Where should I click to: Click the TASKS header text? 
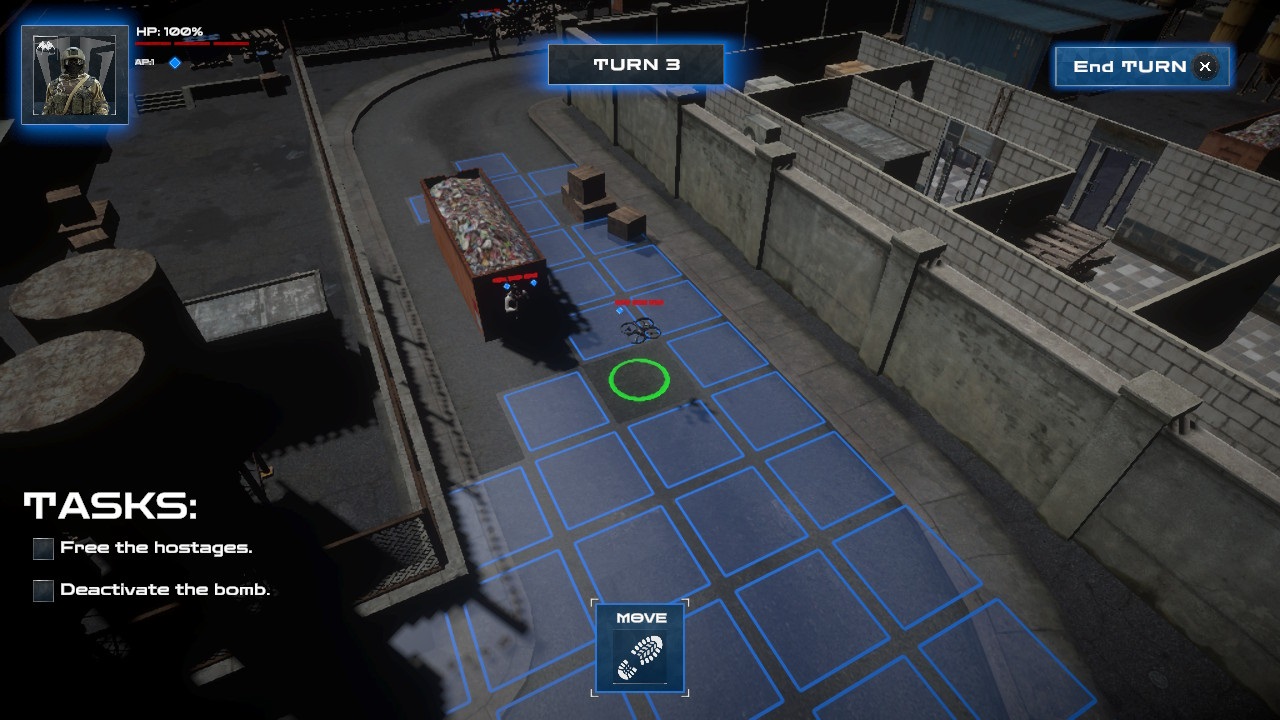point(110,505)
